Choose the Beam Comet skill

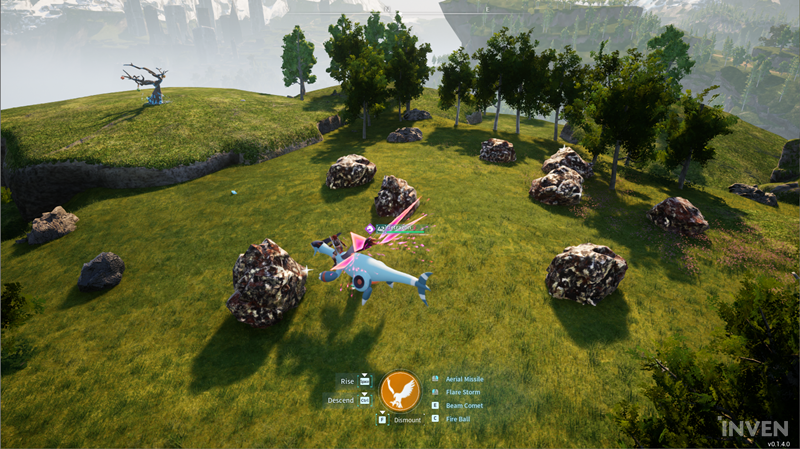tap(464, 405)
